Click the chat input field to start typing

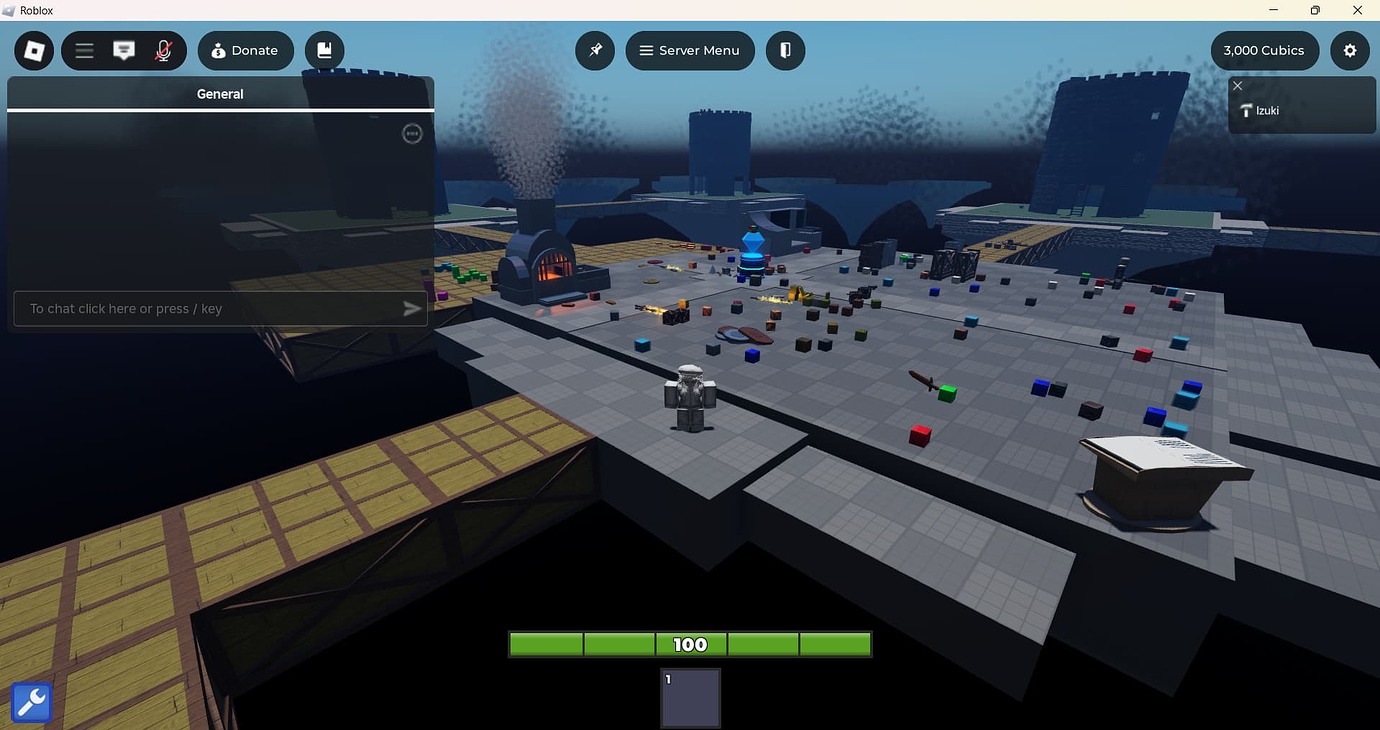[x=210, y=308]
